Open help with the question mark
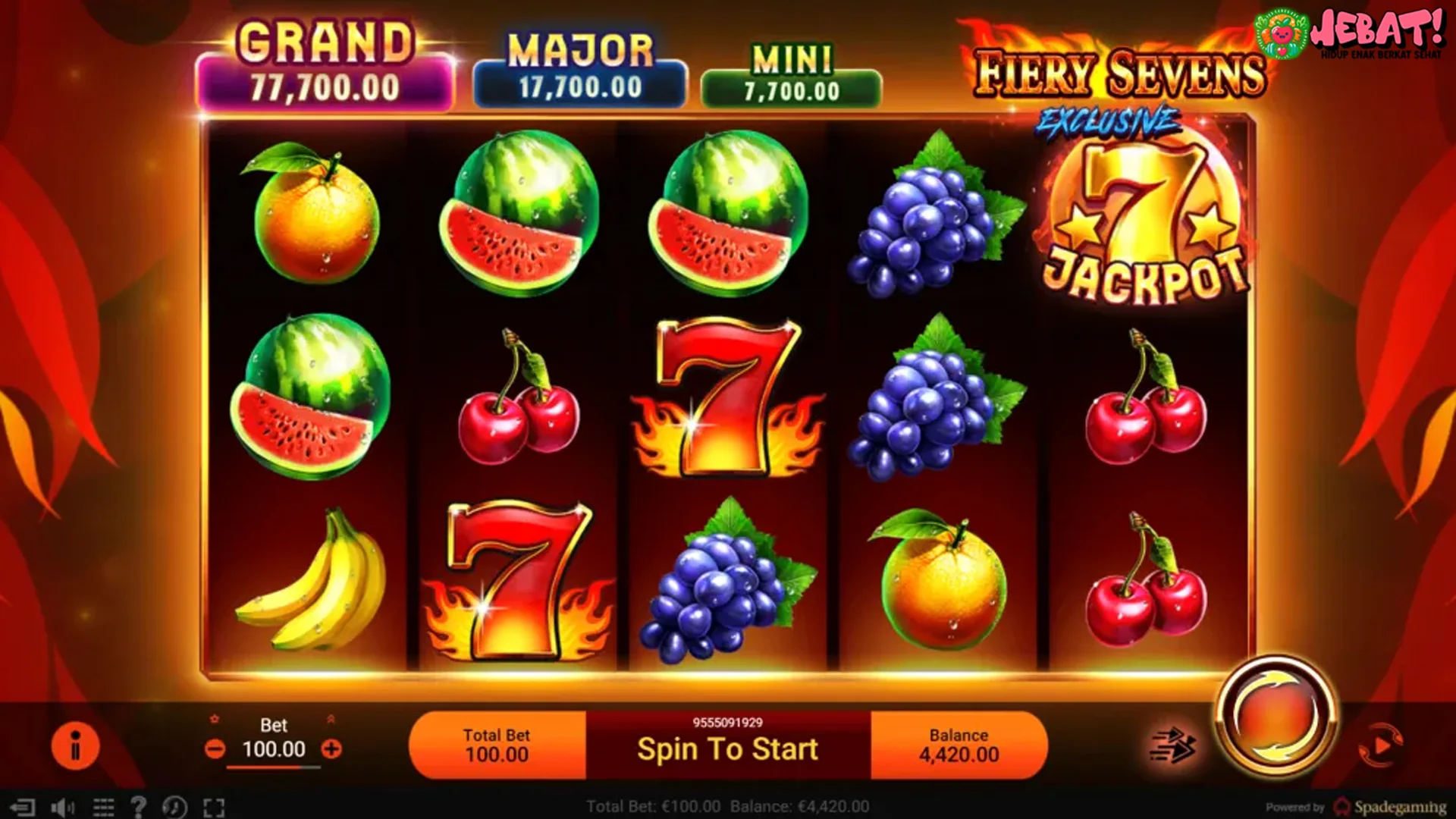The width and height of the screenshot is (1456, 819). (x=138, y=807)
